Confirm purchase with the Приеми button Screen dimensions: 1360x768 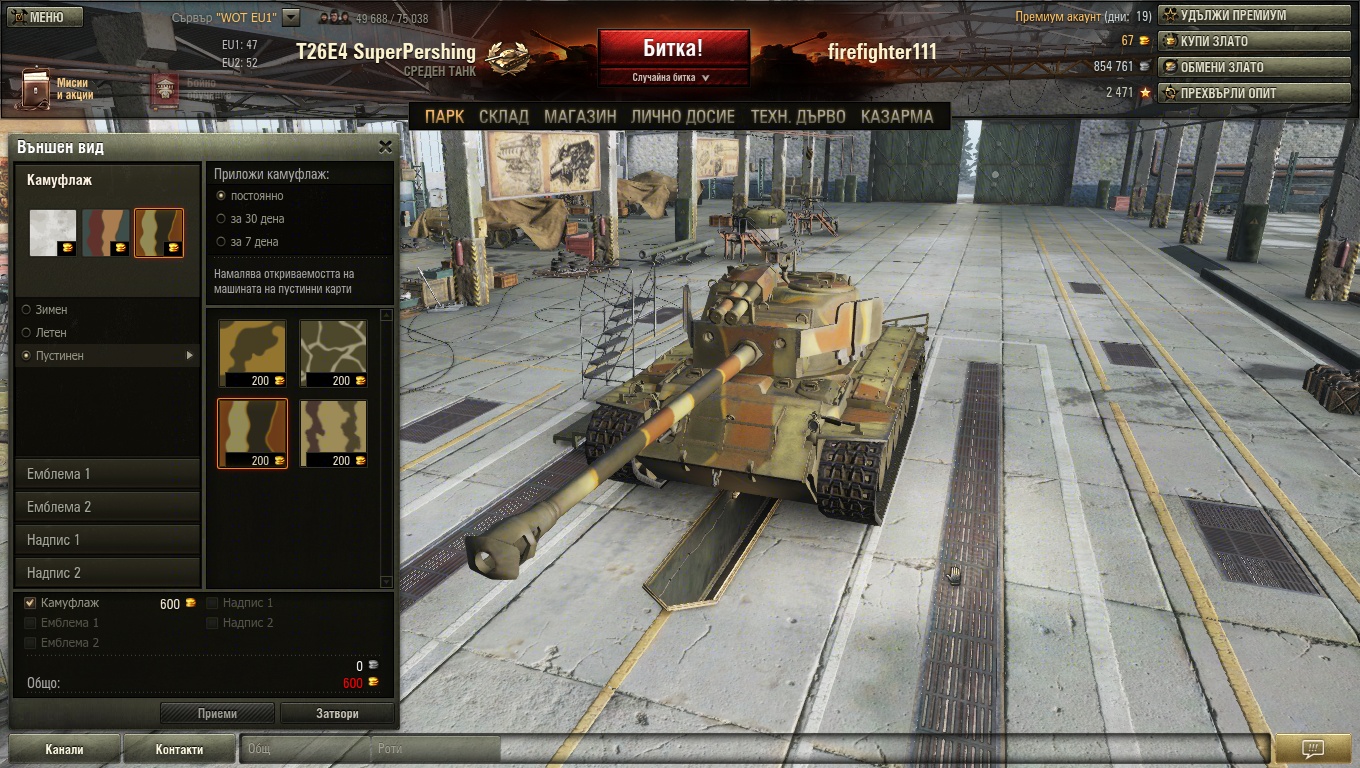pos(217,713)
